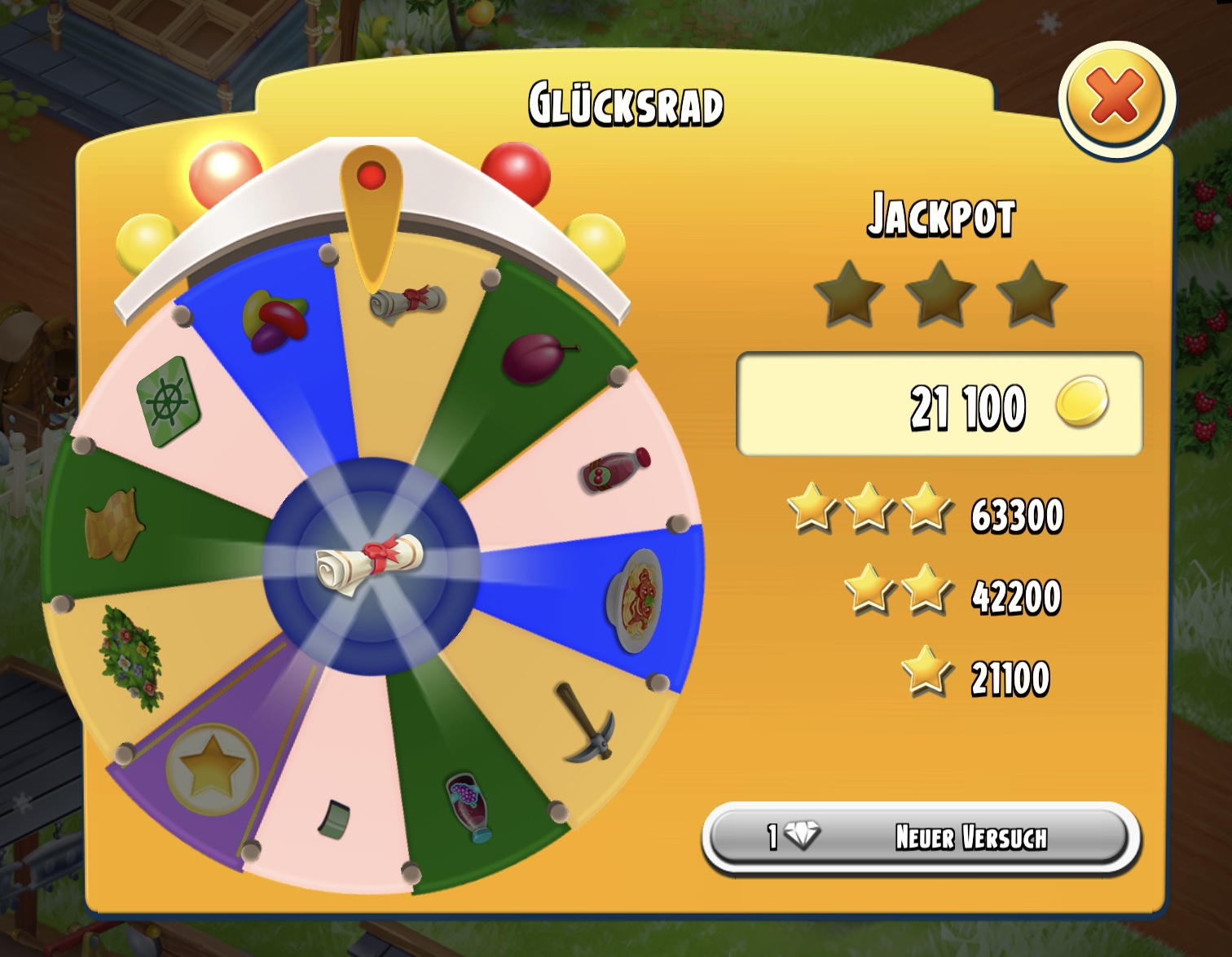Close the Glücksrad window

[x=1115, y=98]
